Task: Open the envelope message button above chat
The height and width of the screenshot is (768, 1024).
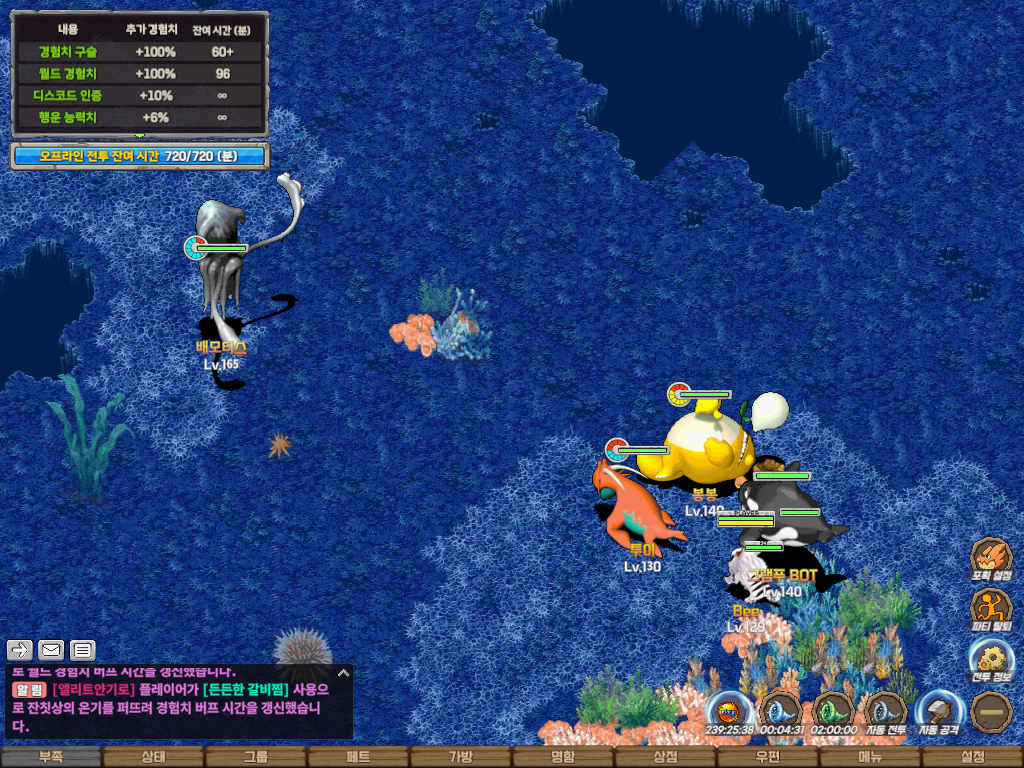Action: tap(50, 650)
